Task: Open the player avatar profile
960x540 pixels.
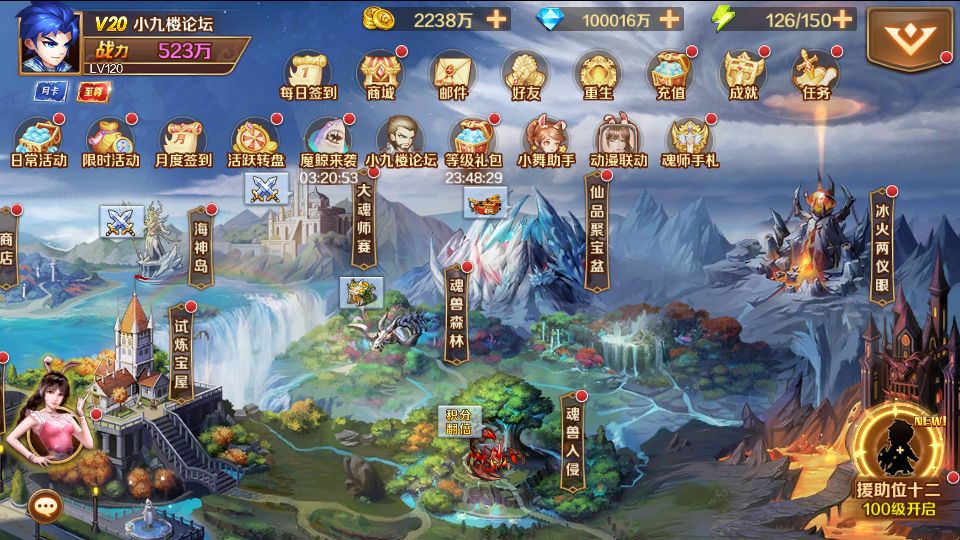Action: (x=50, y=37)
